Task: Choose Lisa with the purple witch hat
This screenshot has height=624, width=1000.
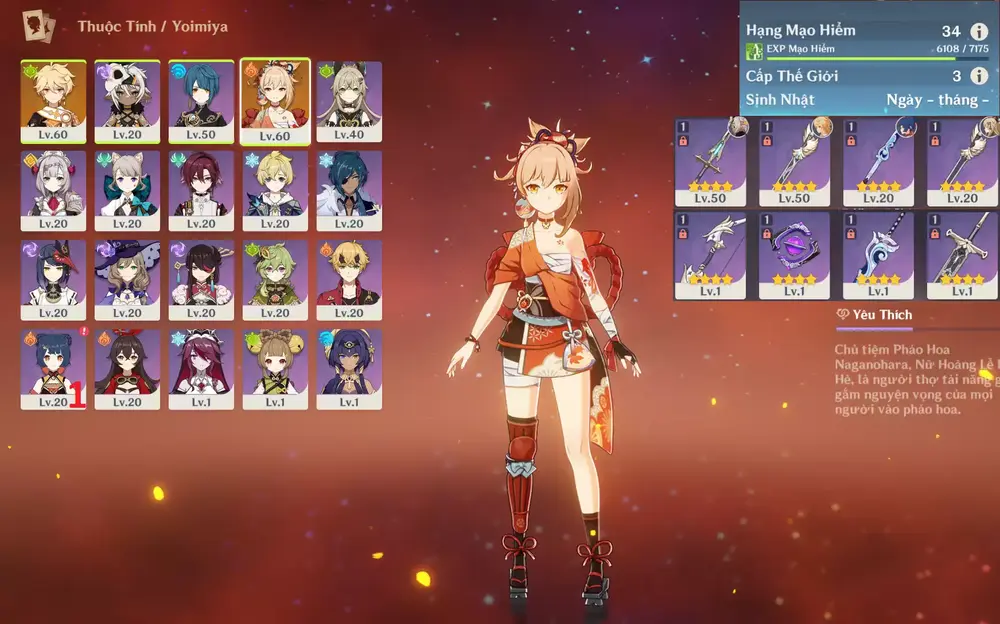Action: point(127,279)
